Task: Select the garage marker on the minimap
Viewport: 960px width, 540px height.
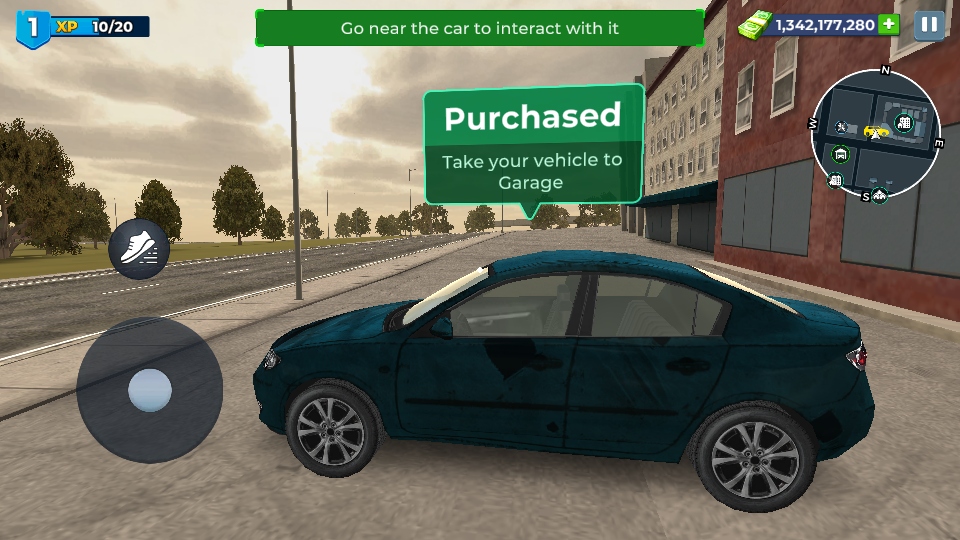Action: [841, 154]
